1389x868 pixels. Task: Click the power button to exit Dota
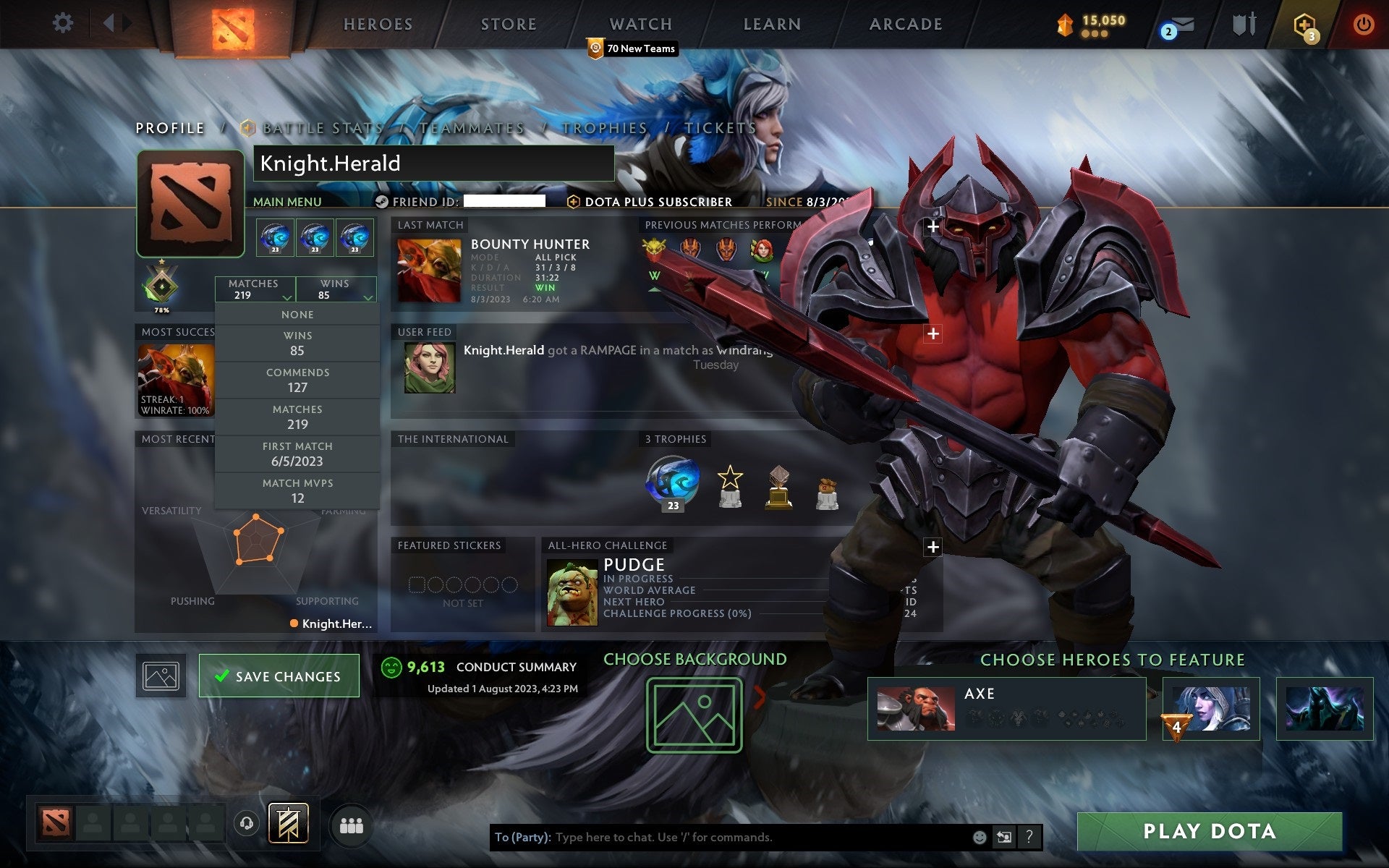click(x=1364, y=22)
